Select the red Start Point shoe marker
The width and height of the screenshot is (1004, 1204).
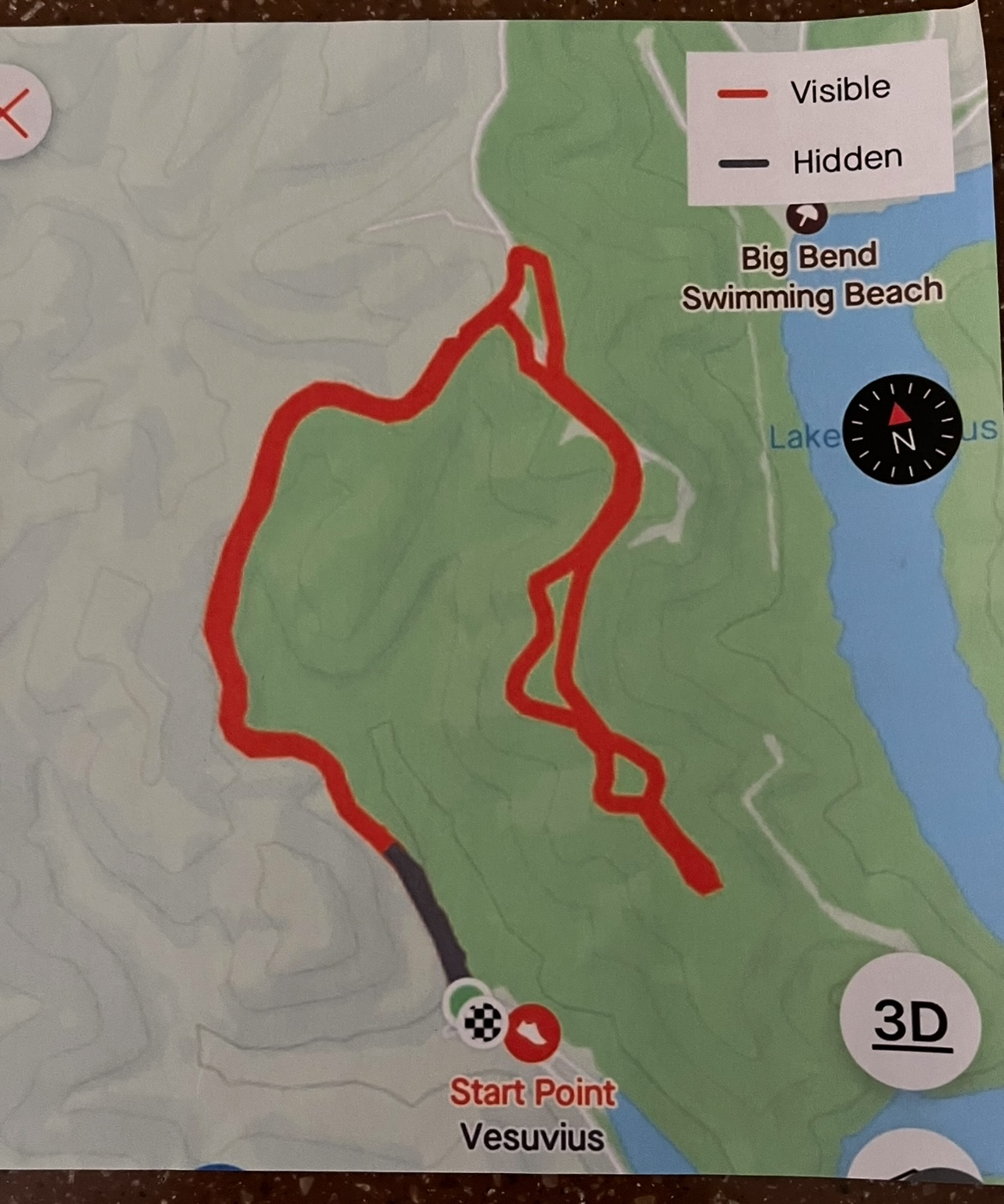coord(532,1032)
